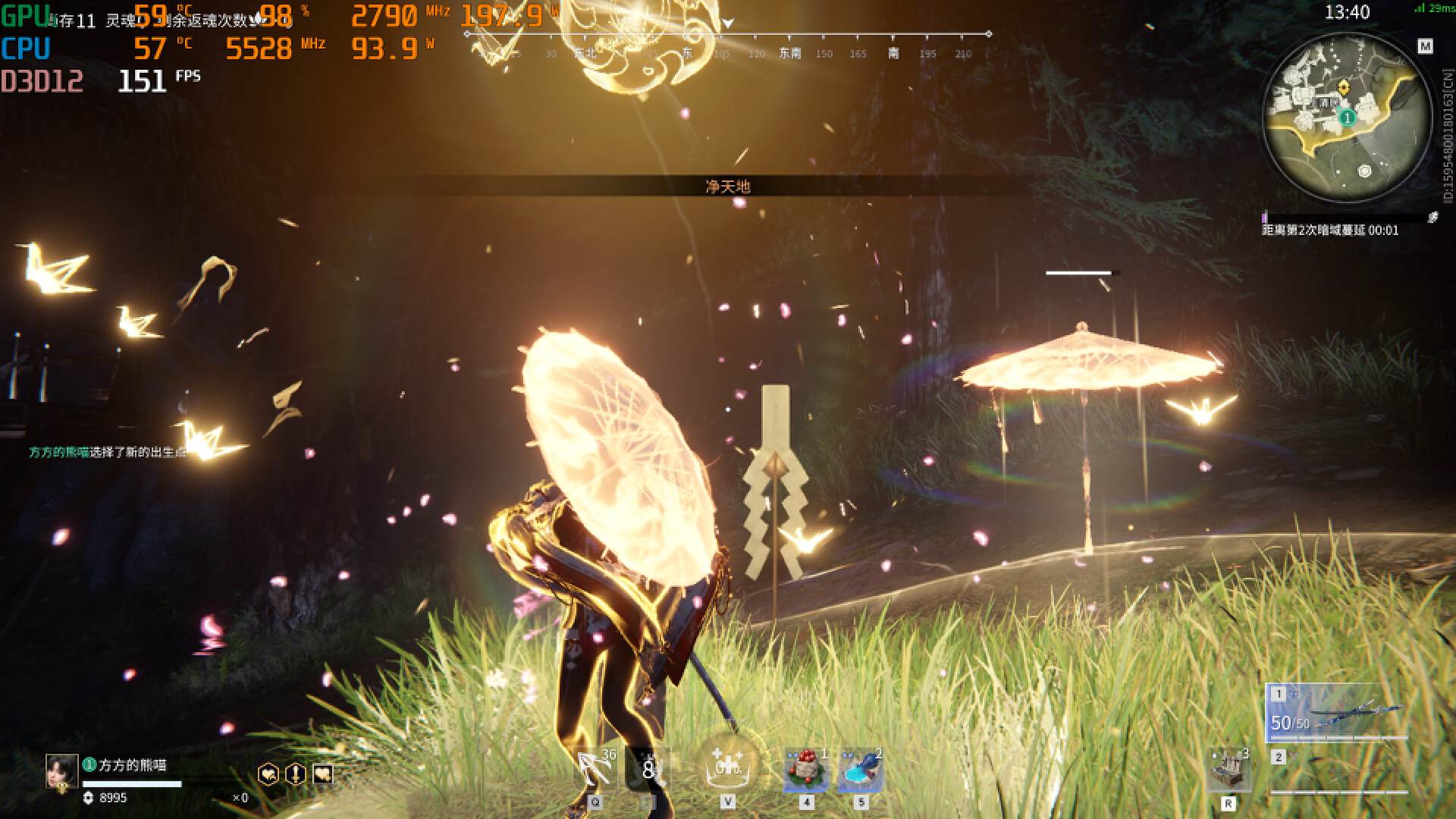1456x819 pixels.
Task: Use the blue armor repair item
Action: click(x=861, y=771)
